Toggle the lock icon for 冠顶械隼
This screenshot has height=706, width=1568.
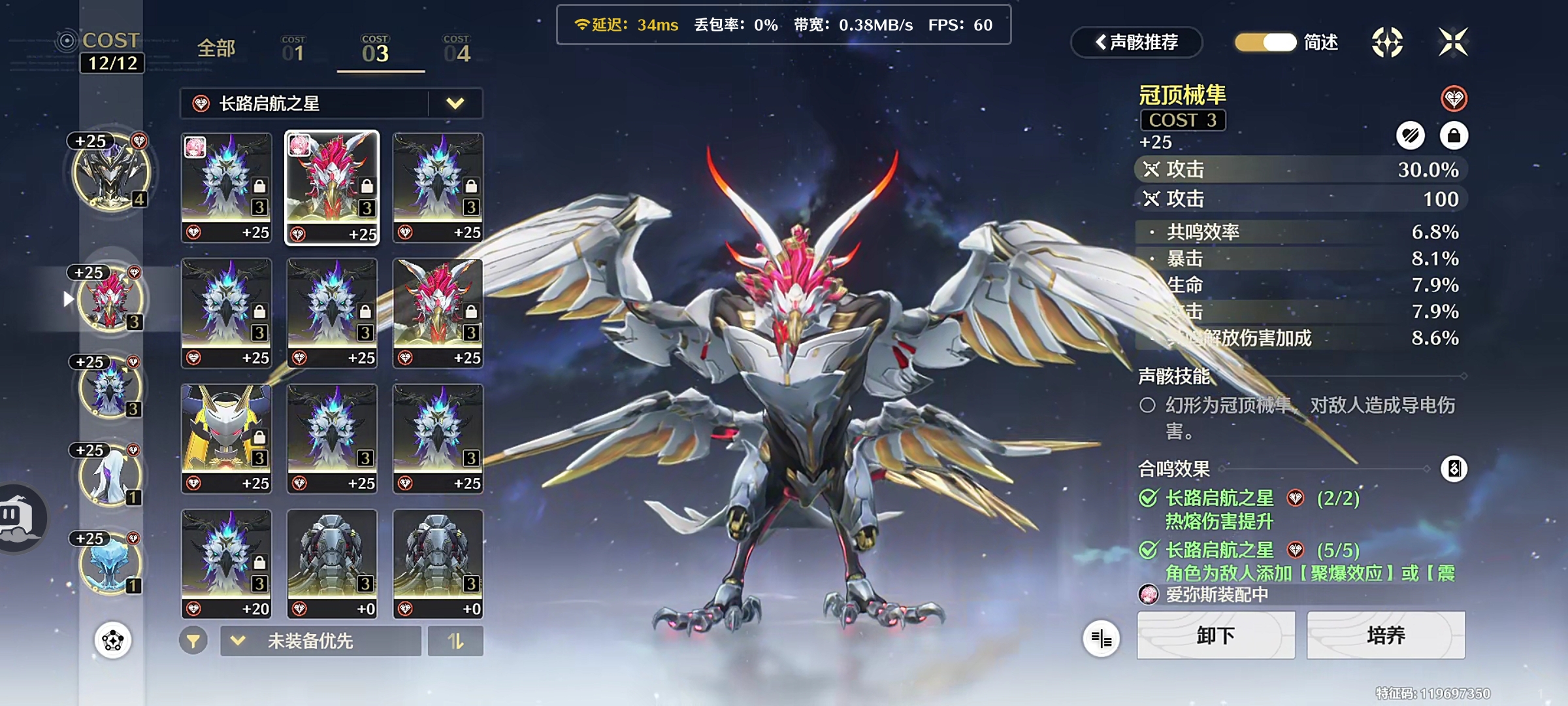point(1454,136)
